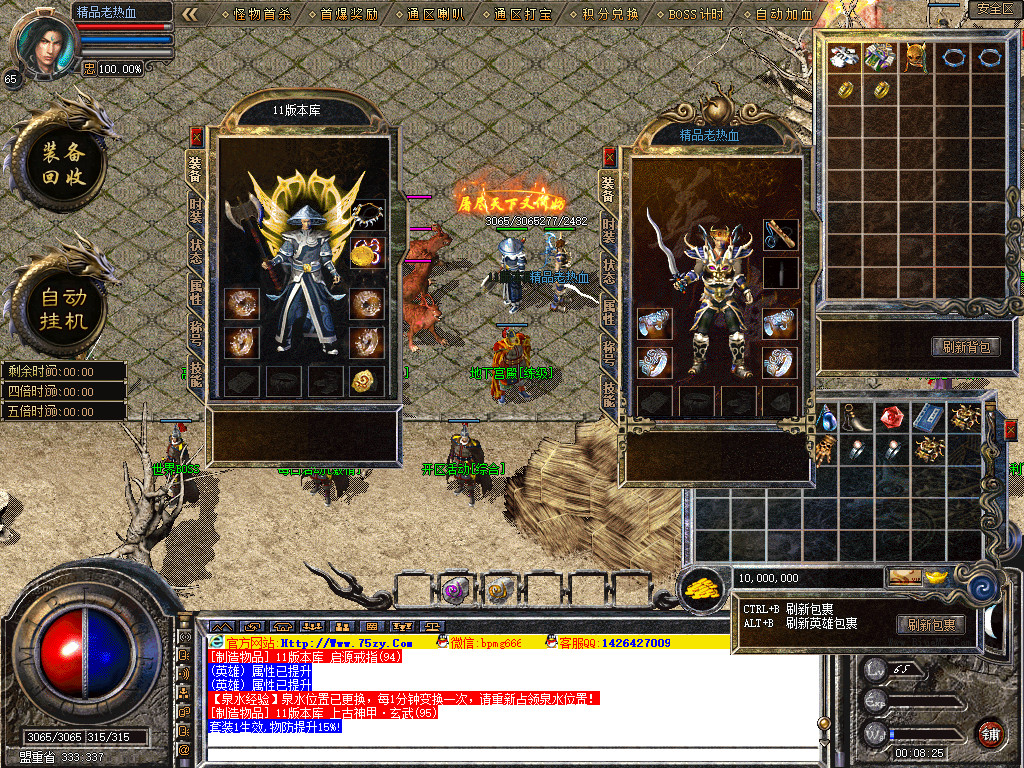Activate the 自动挂机 auto-battle button

tap(63, 309)
